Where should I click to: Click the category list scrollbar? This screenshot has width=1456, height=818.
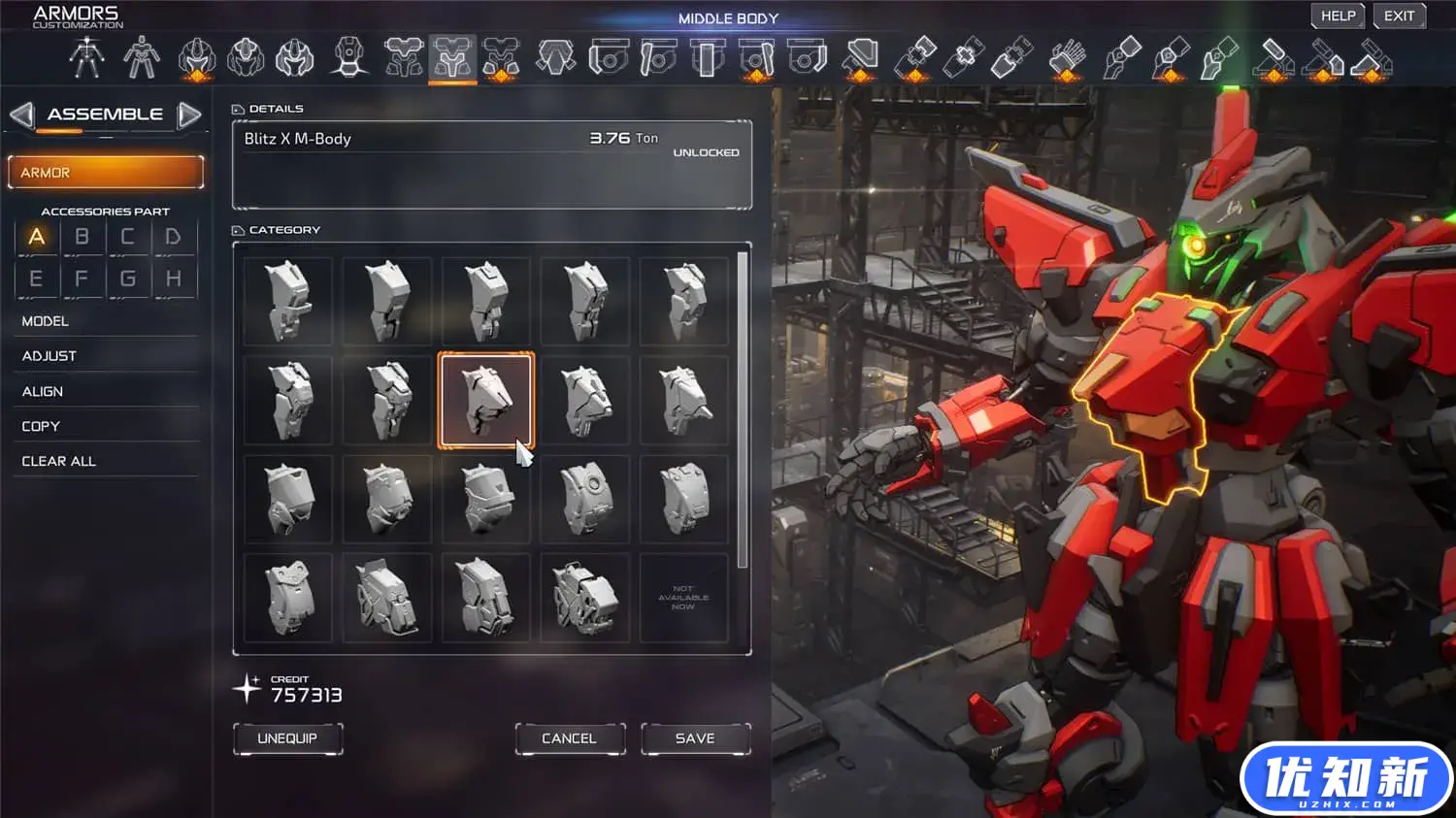[743, 408]
